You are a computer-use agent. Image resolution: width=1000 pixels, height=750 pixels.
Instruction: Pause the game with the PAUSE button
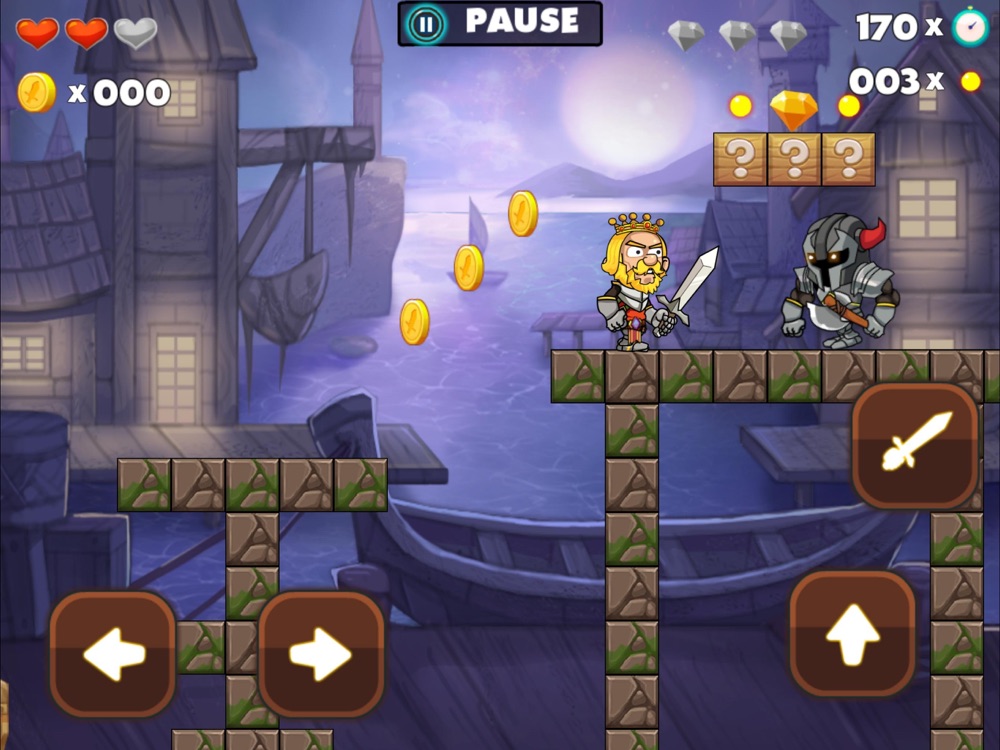[x=500, y=23]
